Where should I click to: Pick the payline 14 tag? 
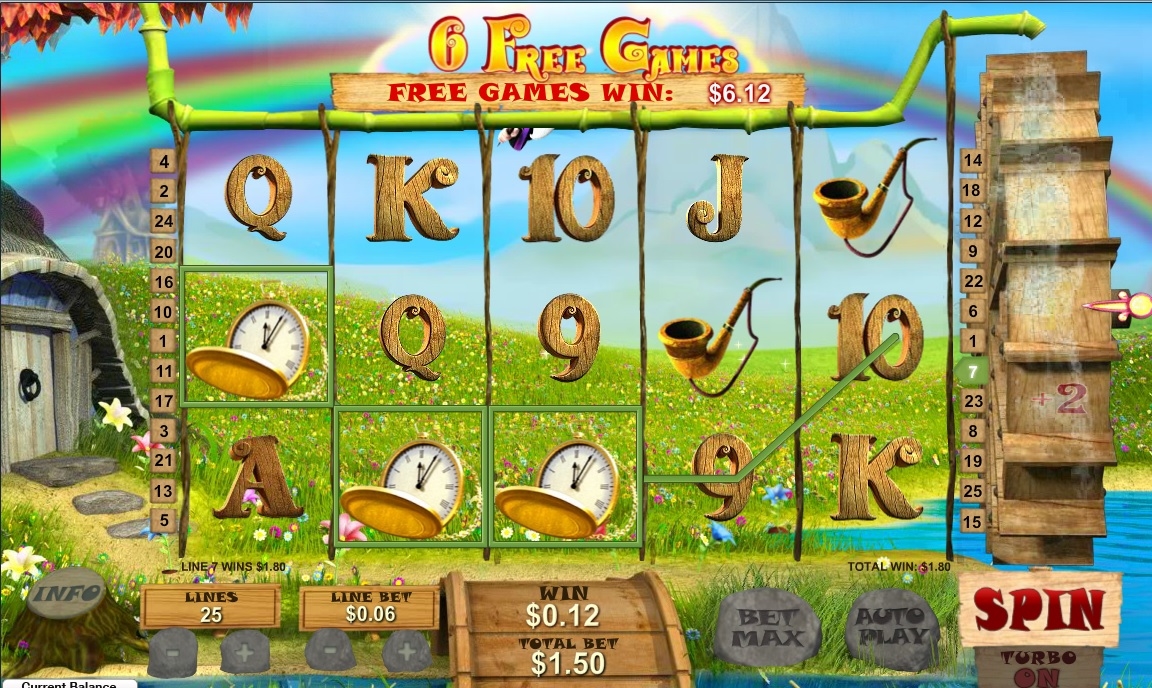971,160
